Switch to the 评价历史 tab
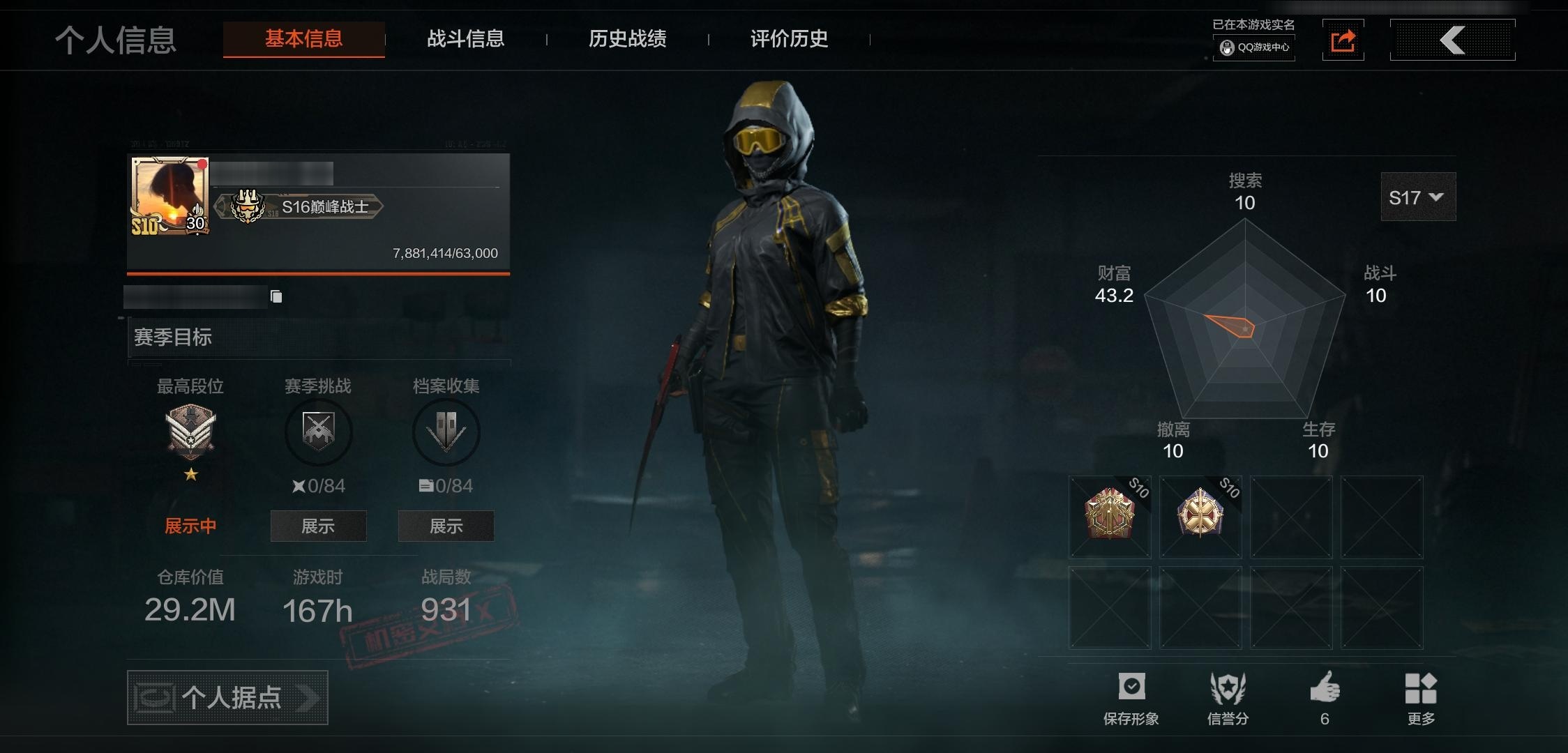1568x753 pixels. 787,40
